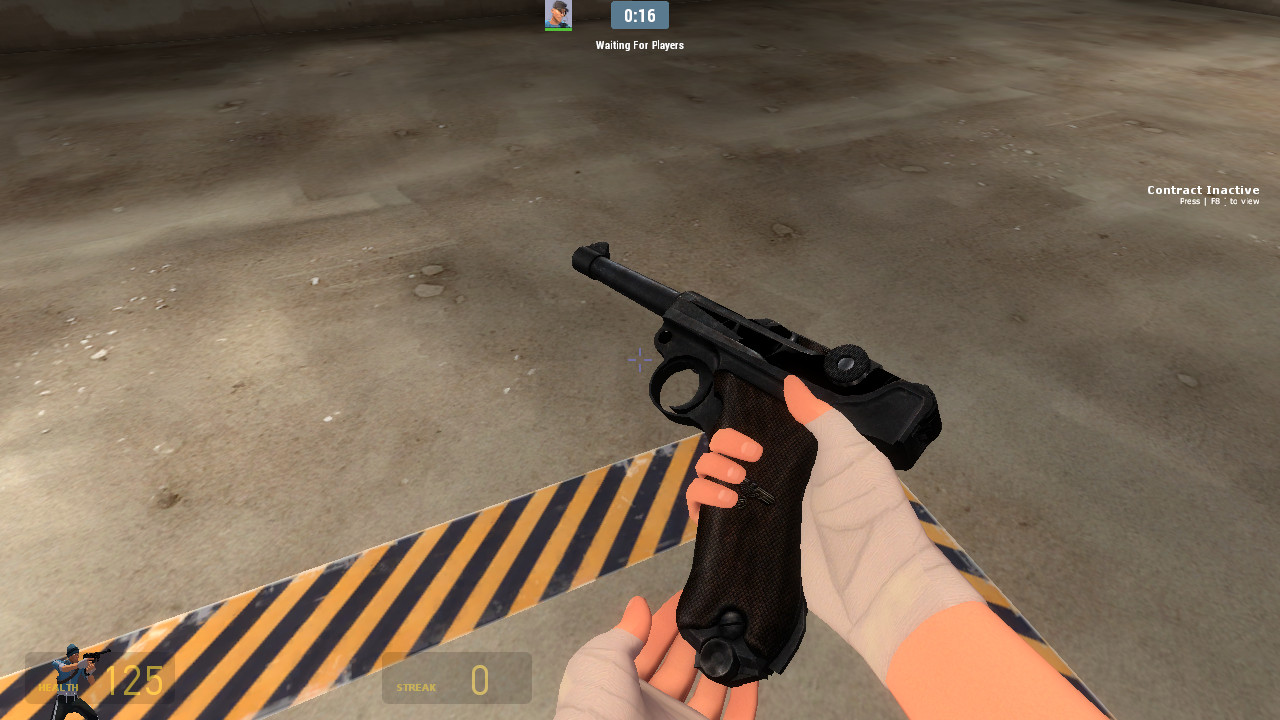The height and width of the screenshot is (720, 1280).
Task: Click the green health bar under the avatar
Action: tap(558, 28)
